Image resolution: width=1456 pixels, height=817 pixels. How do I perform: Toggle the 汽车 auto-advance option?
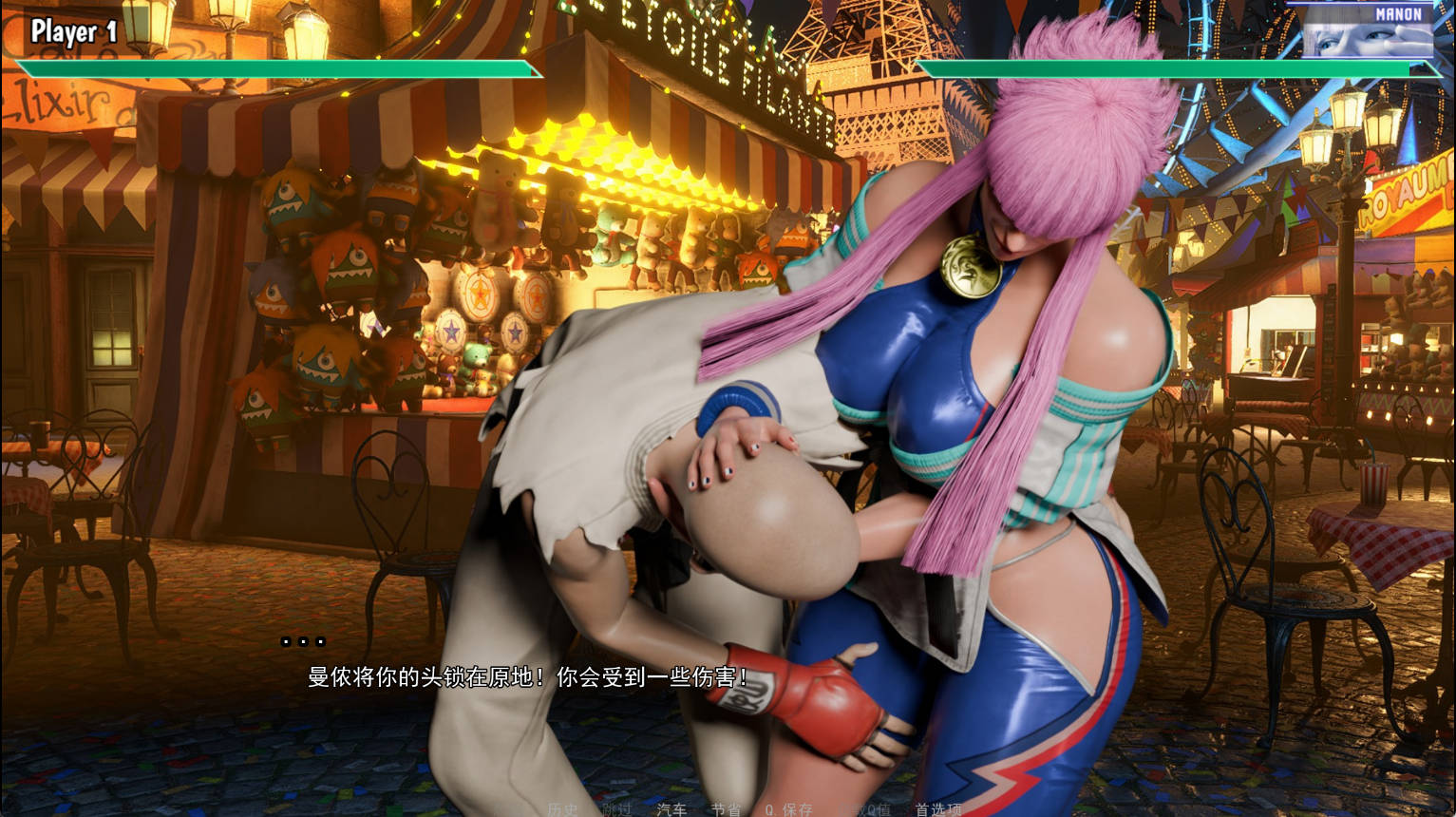(671, 809)
